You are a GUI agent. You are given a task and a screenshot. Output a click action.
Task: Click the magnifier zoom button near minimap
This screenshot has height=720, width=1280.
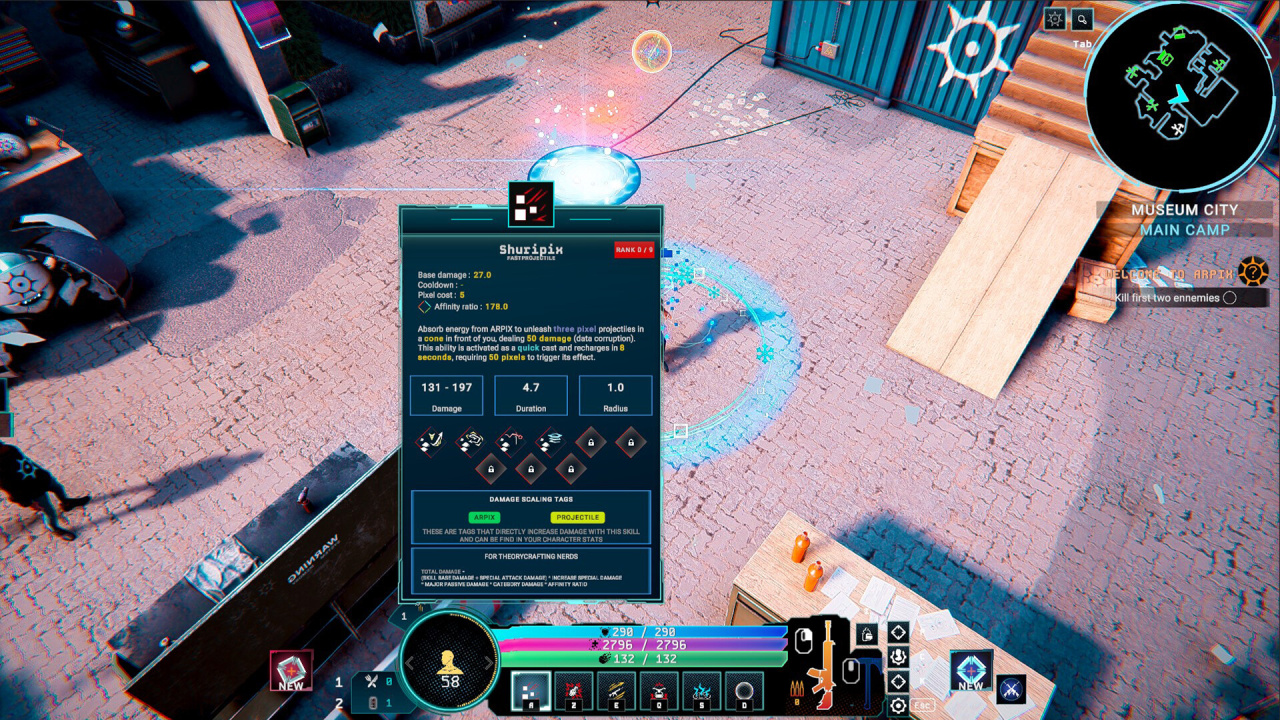1082,19
